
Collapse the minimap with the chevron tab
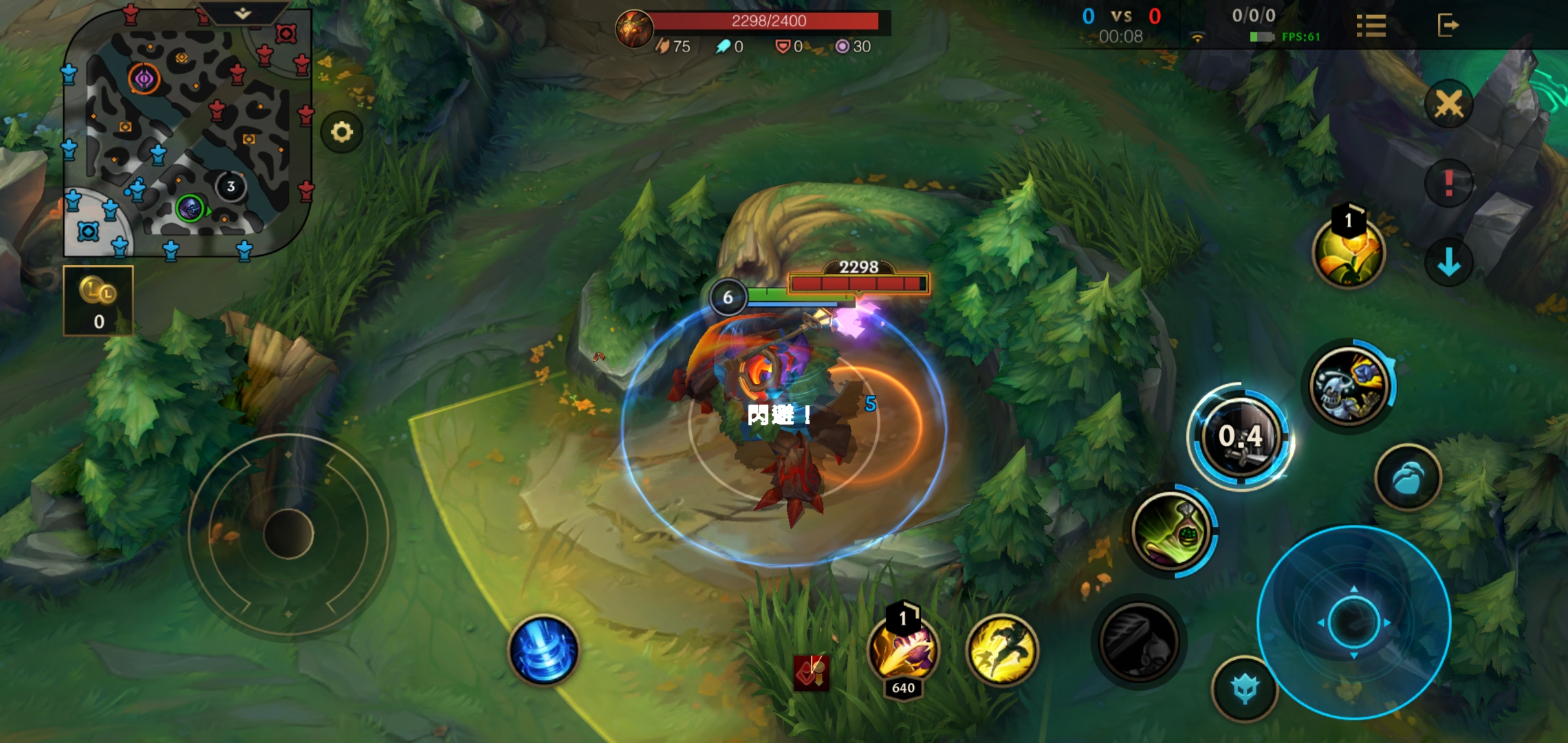pyautogui.click(x=243, y=13)
